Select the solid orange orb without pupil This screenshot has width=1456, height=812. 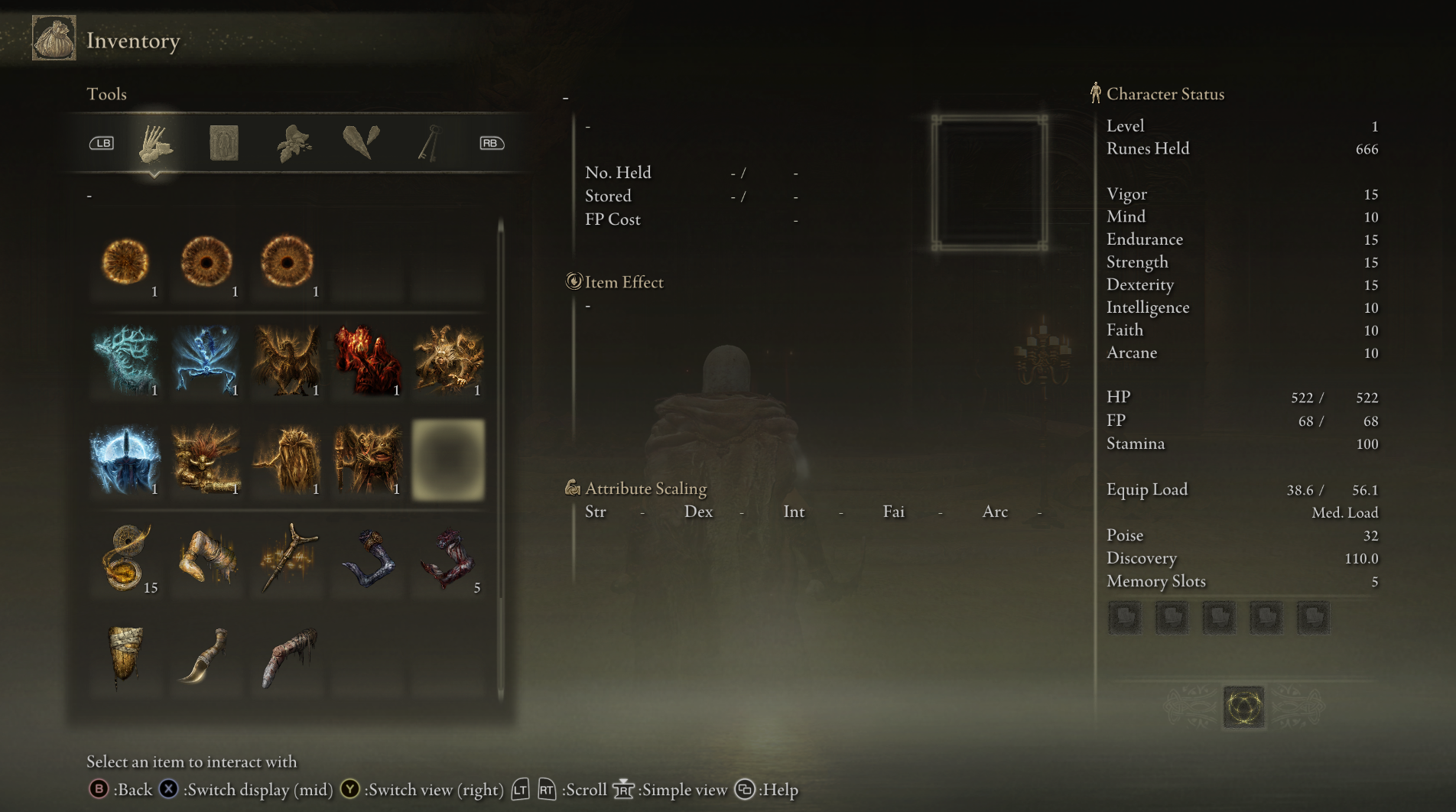(125, 262)
